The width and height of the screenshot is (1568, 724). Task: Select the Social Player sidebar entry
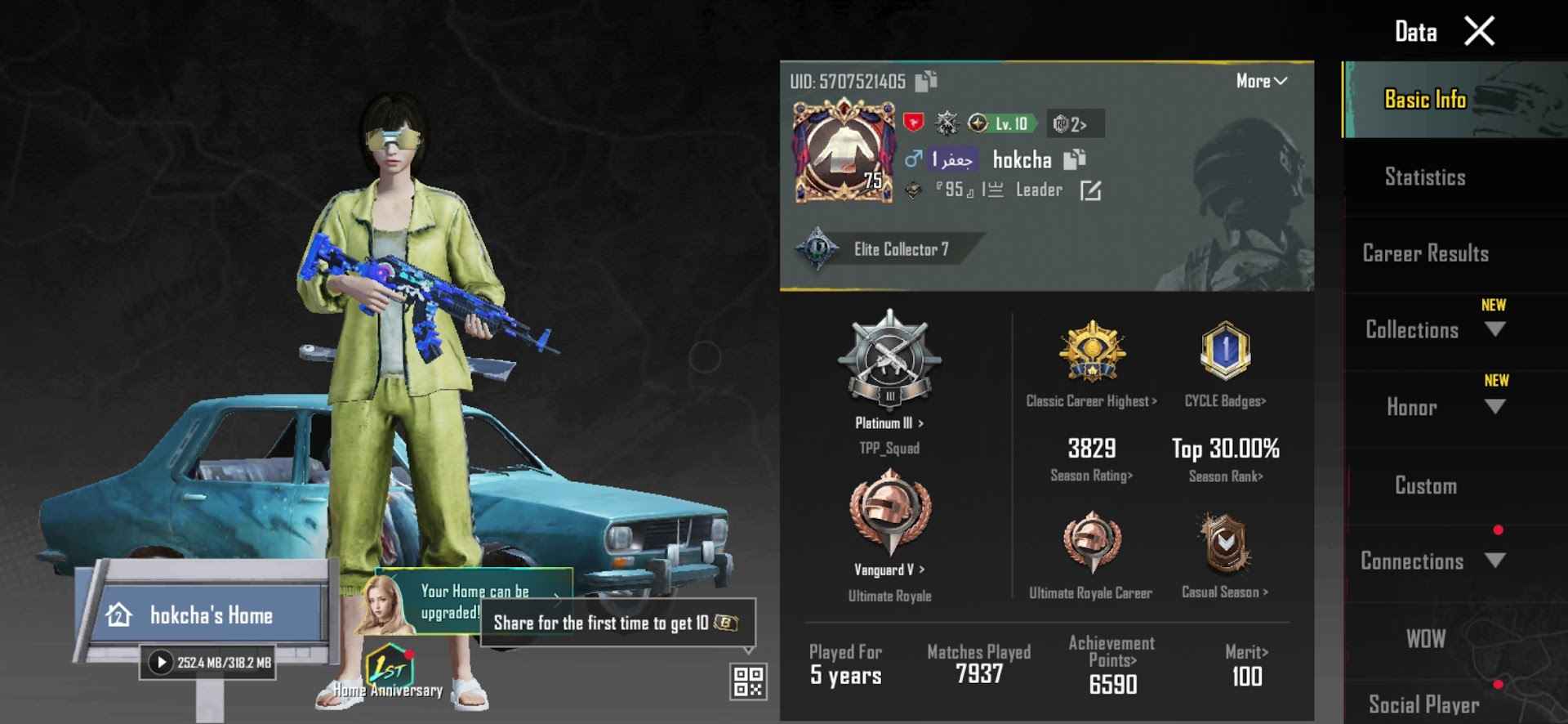1425,704
